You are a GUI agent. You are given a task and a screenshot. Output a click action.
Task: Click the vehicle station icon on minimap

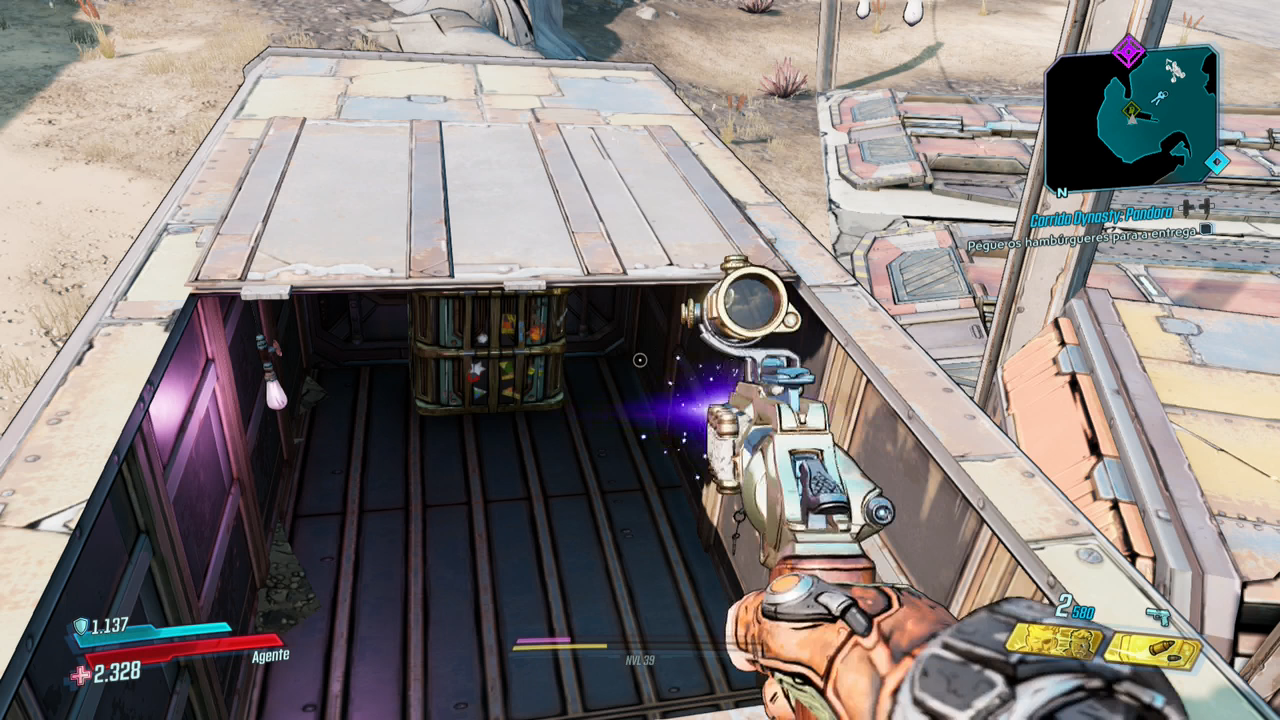pyautogui.click(x=1176, y=70)
